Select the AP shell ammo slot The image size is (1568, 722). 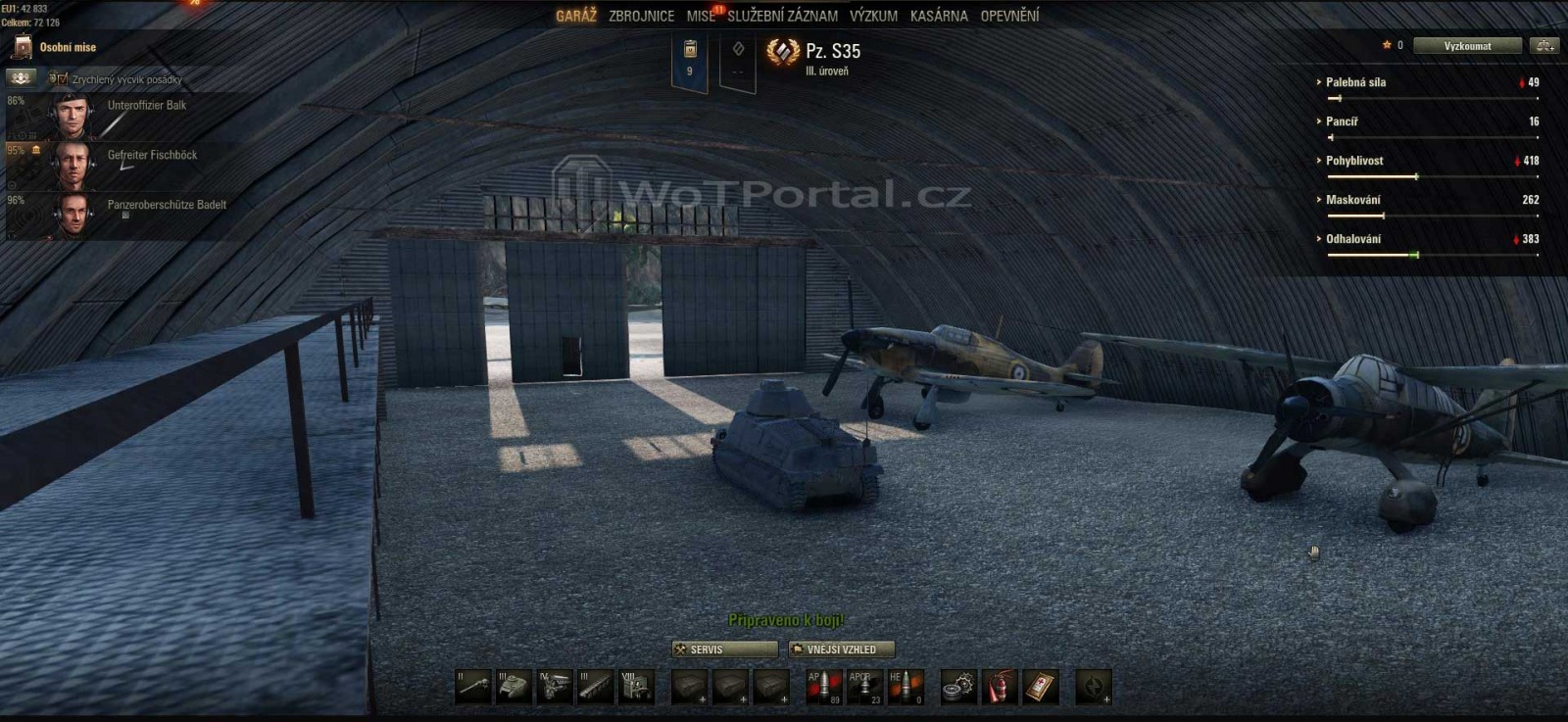coord(823,687)
